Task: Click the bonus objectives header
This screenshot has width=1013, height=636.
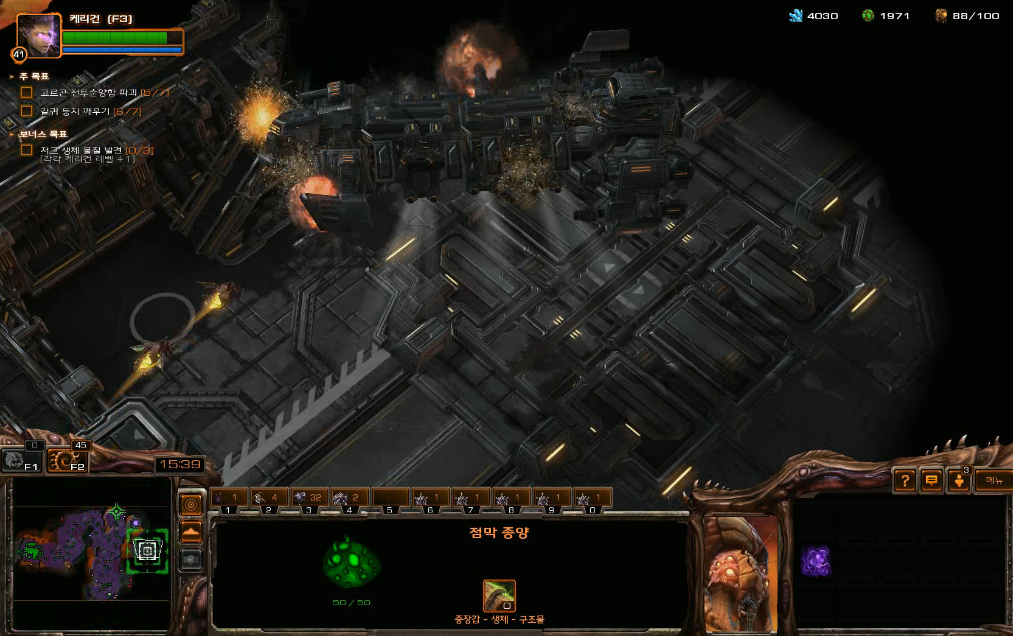Action: [x=39, y=133]
